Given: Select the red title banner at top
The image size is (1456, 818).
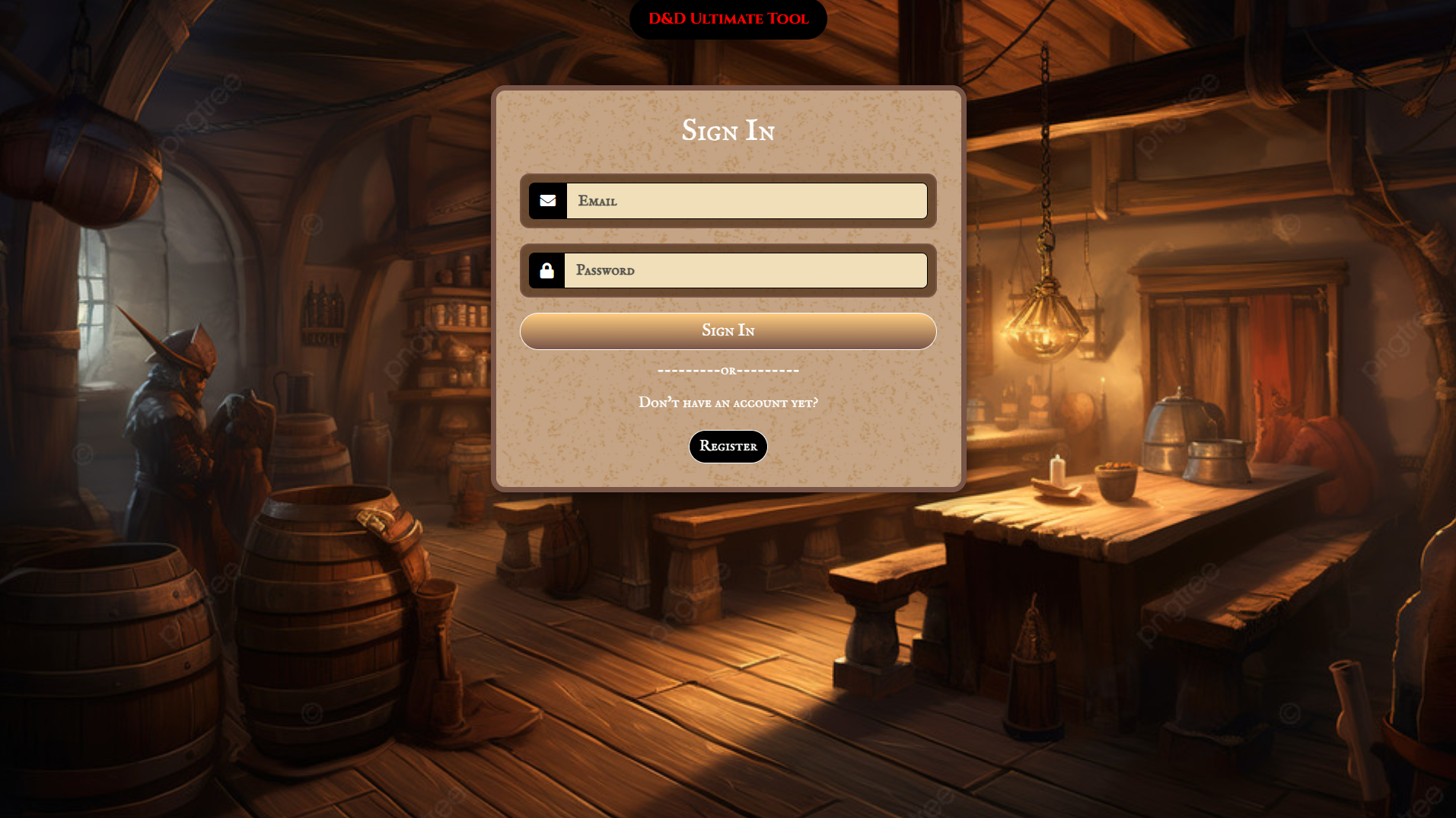Looking at the screenshot, I should click(x=728, y=19).
